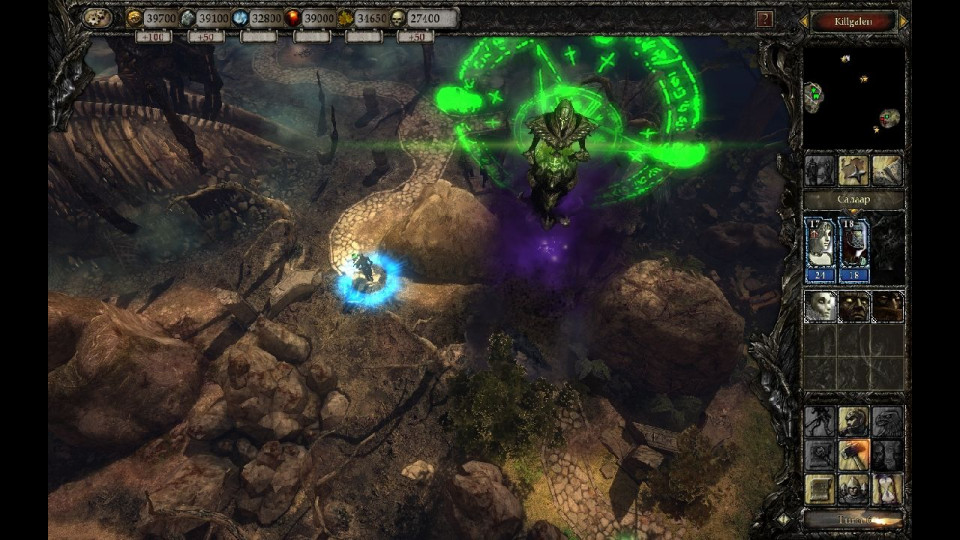The height and width of the screenshot is (540, 960).
Task: Open the scroll parchment icon
Action: pos(820,489)
